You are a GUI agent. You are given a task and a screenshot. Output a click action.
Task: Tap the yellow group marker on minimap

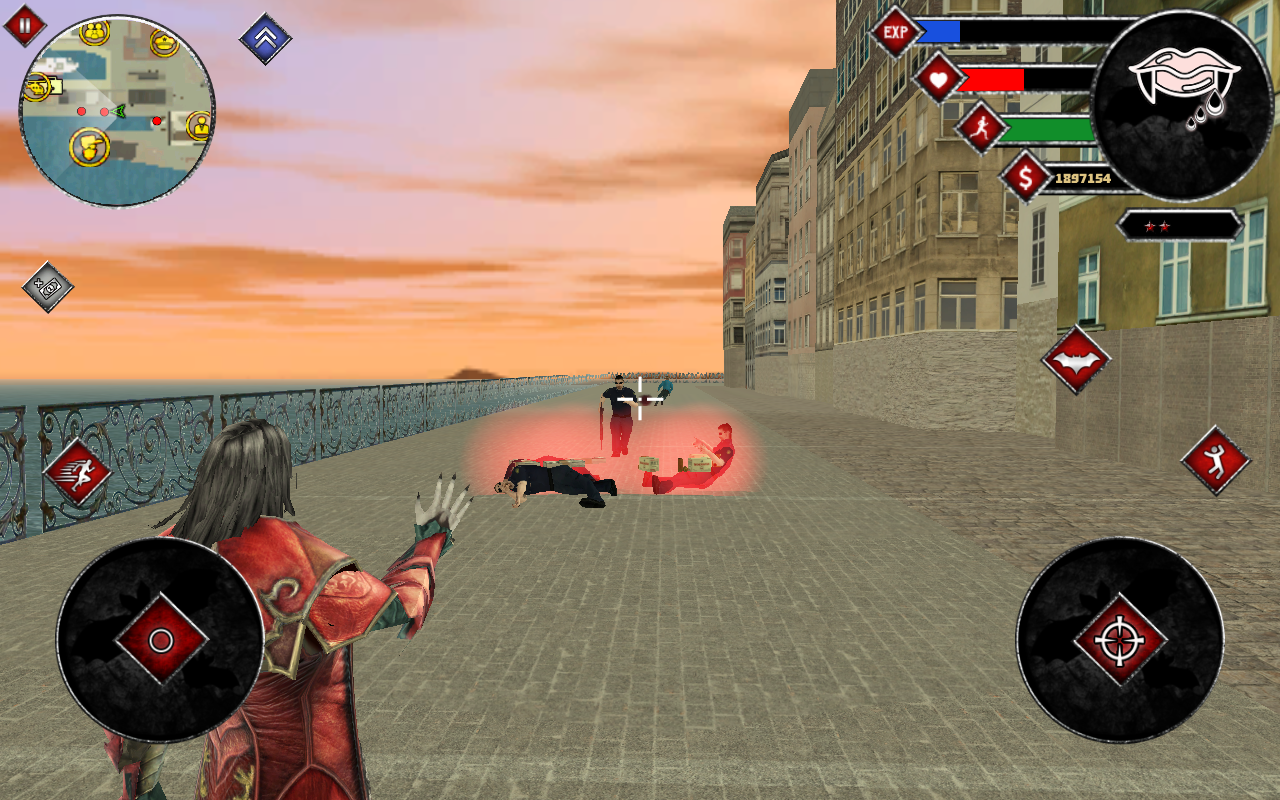click(94, 35)
